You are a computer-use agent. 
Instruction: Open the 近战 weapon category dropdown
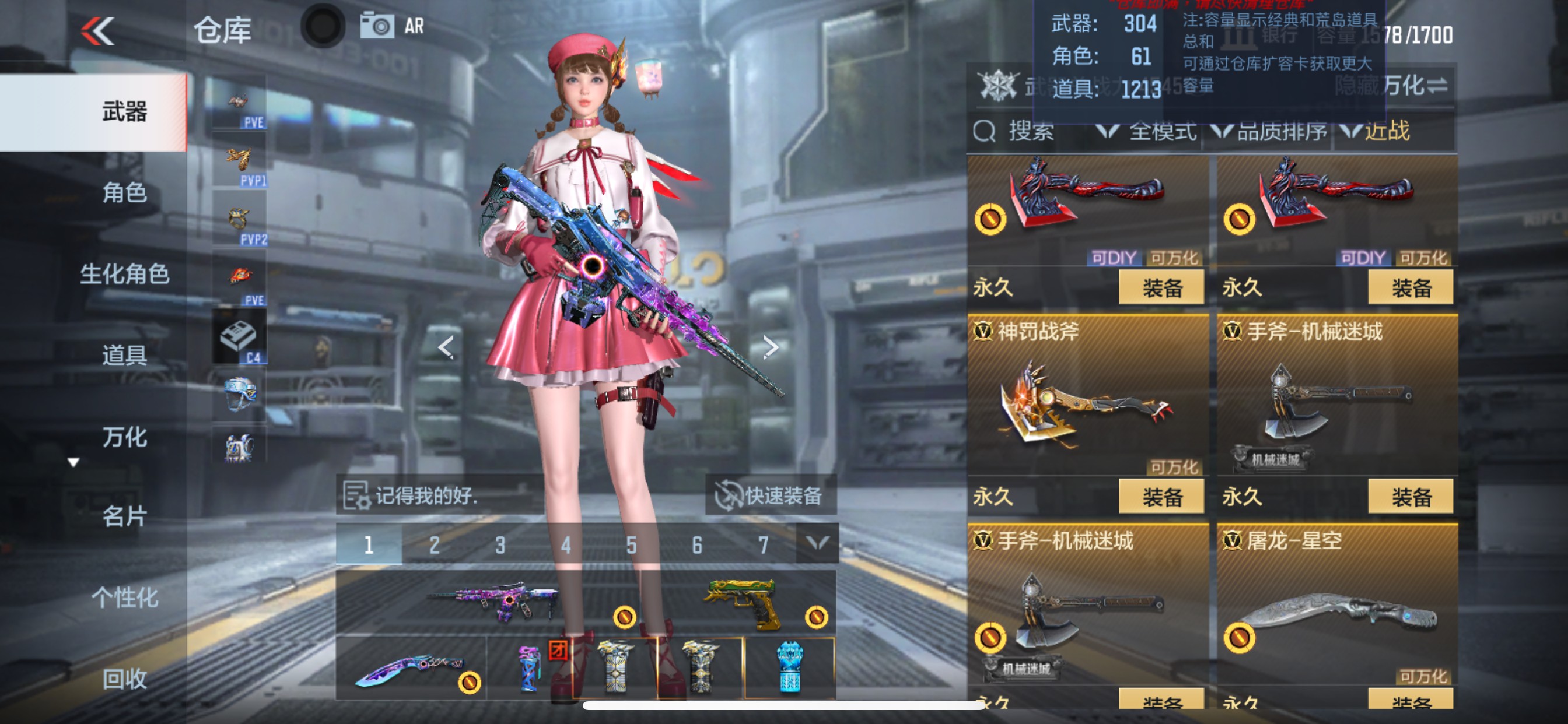point(1406,133)
